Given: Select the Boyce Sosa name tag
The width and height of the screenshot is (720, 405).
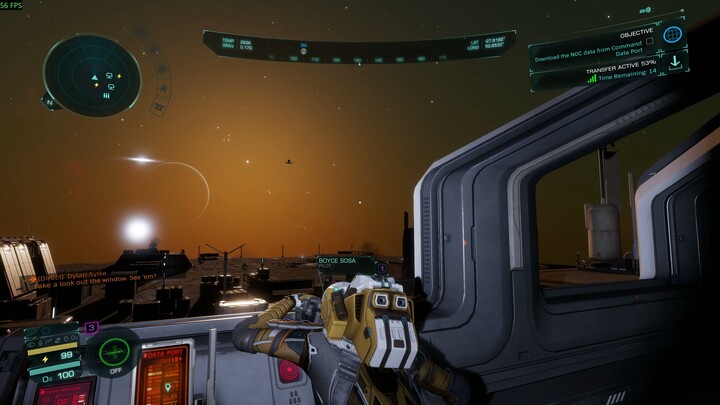Looking at the screenshot, I should point(338,260).
